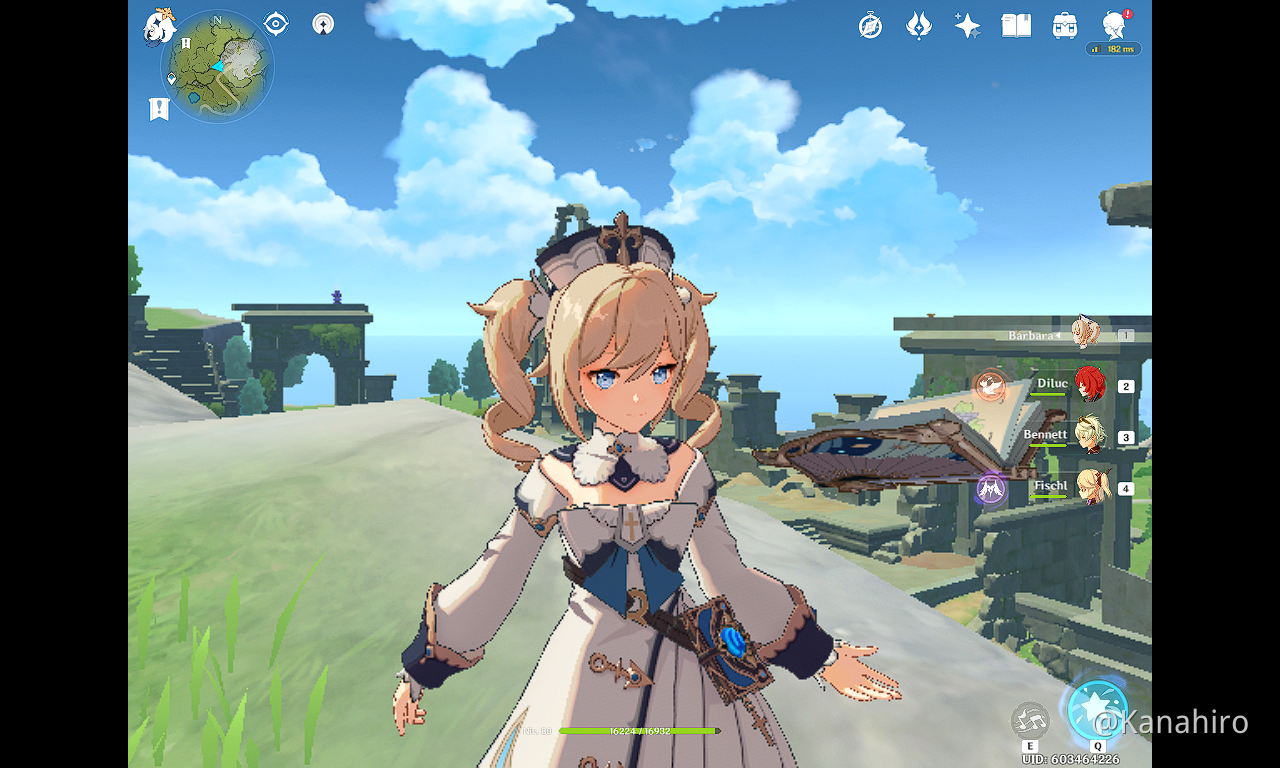The width and height of the screenshot is (1280, 768).
Task: Open the inventory bag icon
Action: pyautogui.click(x=1063, y=25)
